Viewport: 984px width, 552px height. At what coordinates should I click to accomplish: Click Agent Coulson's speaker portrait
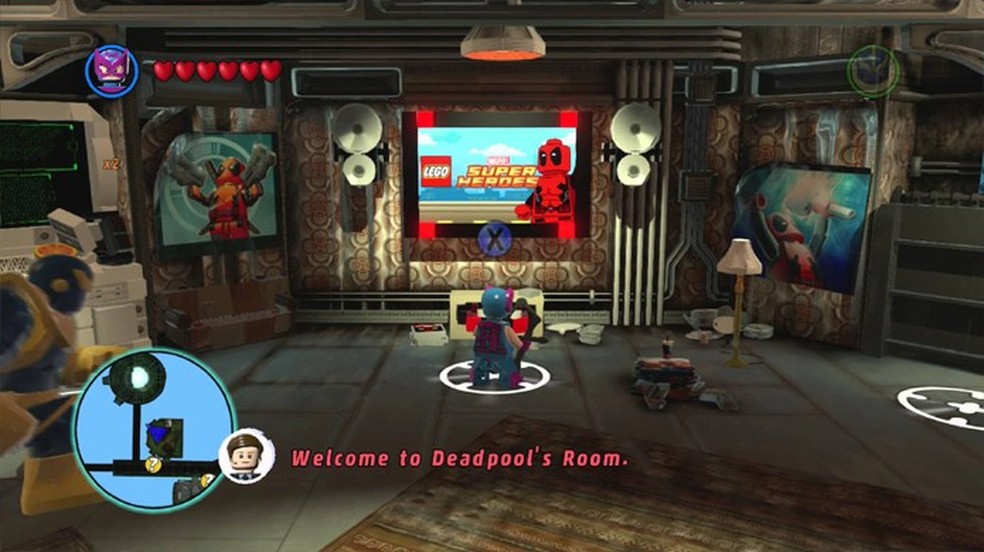246,456
